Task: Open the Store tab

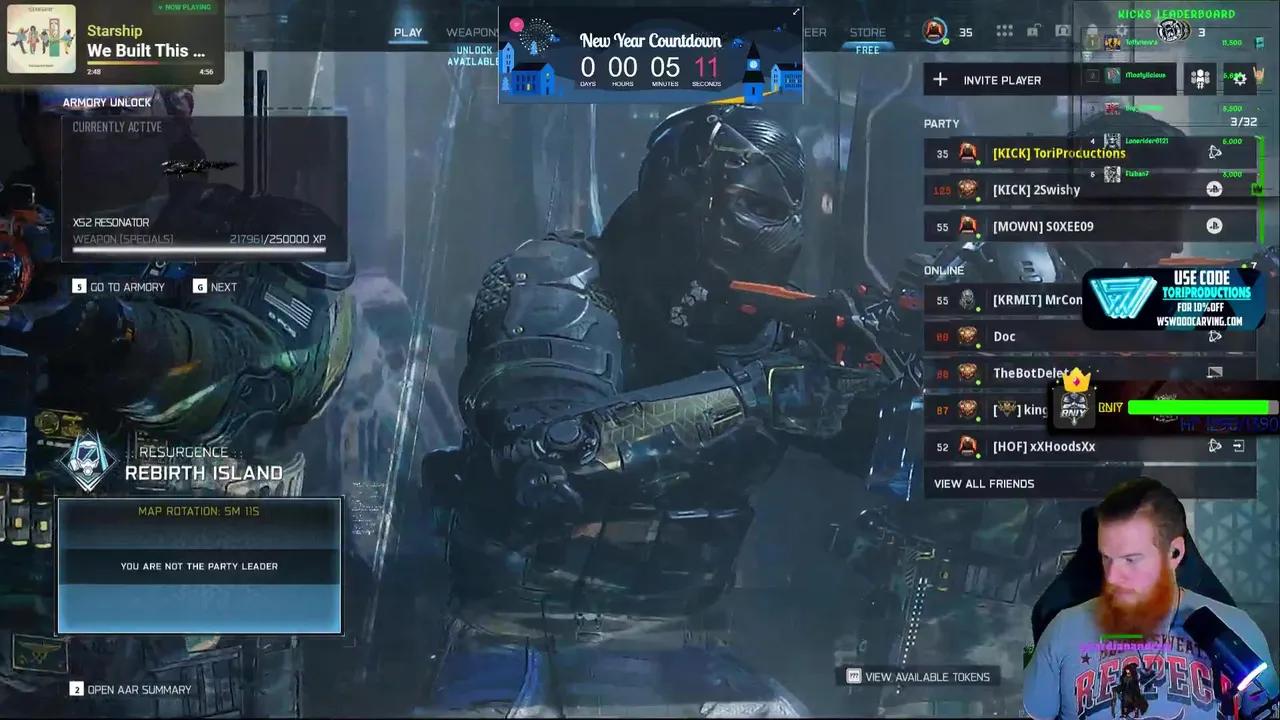Action: [x=867, y=32]
